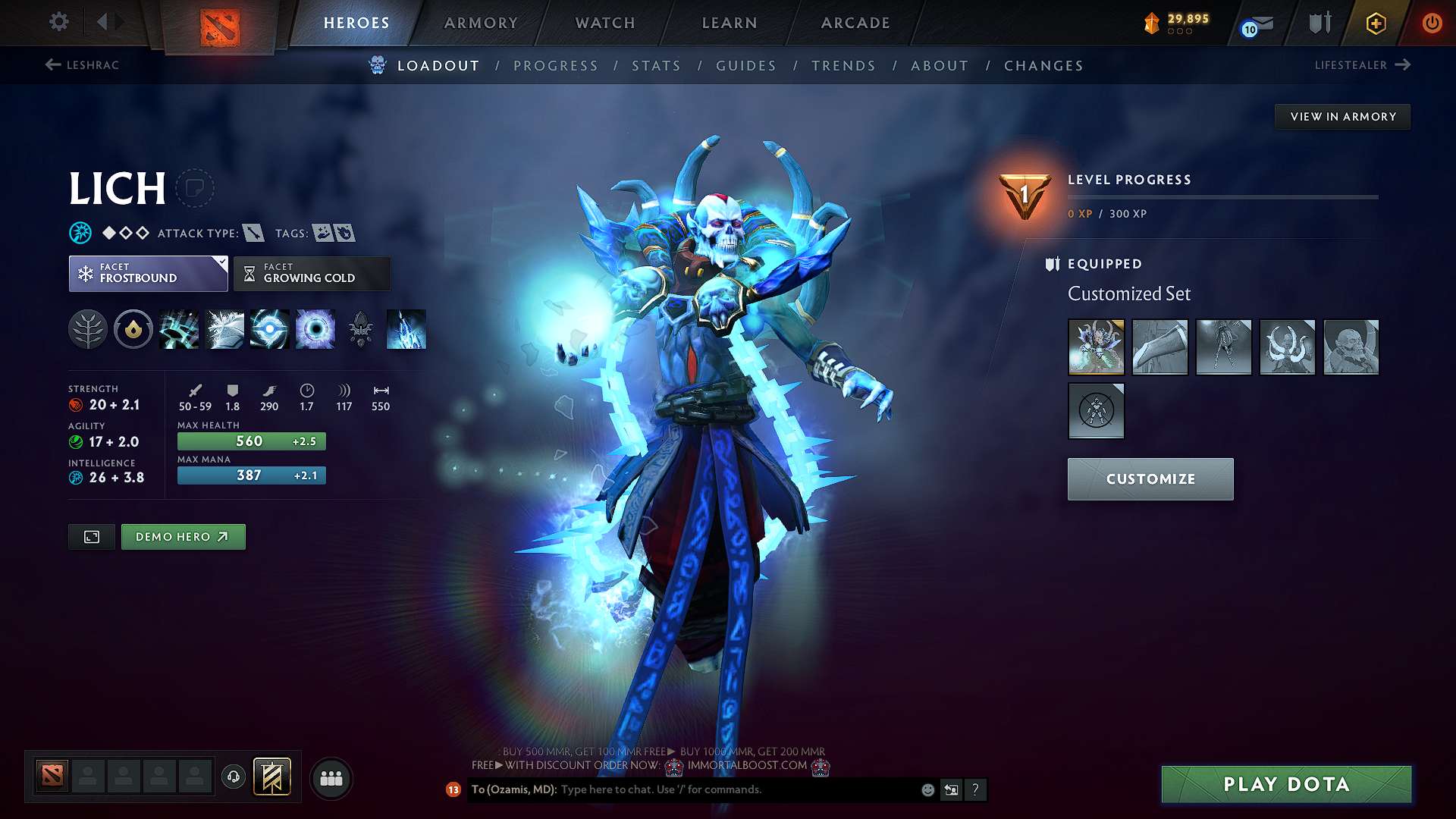Click the innate ability droplet icon
Screen dimensions: 1456x819
133,329
